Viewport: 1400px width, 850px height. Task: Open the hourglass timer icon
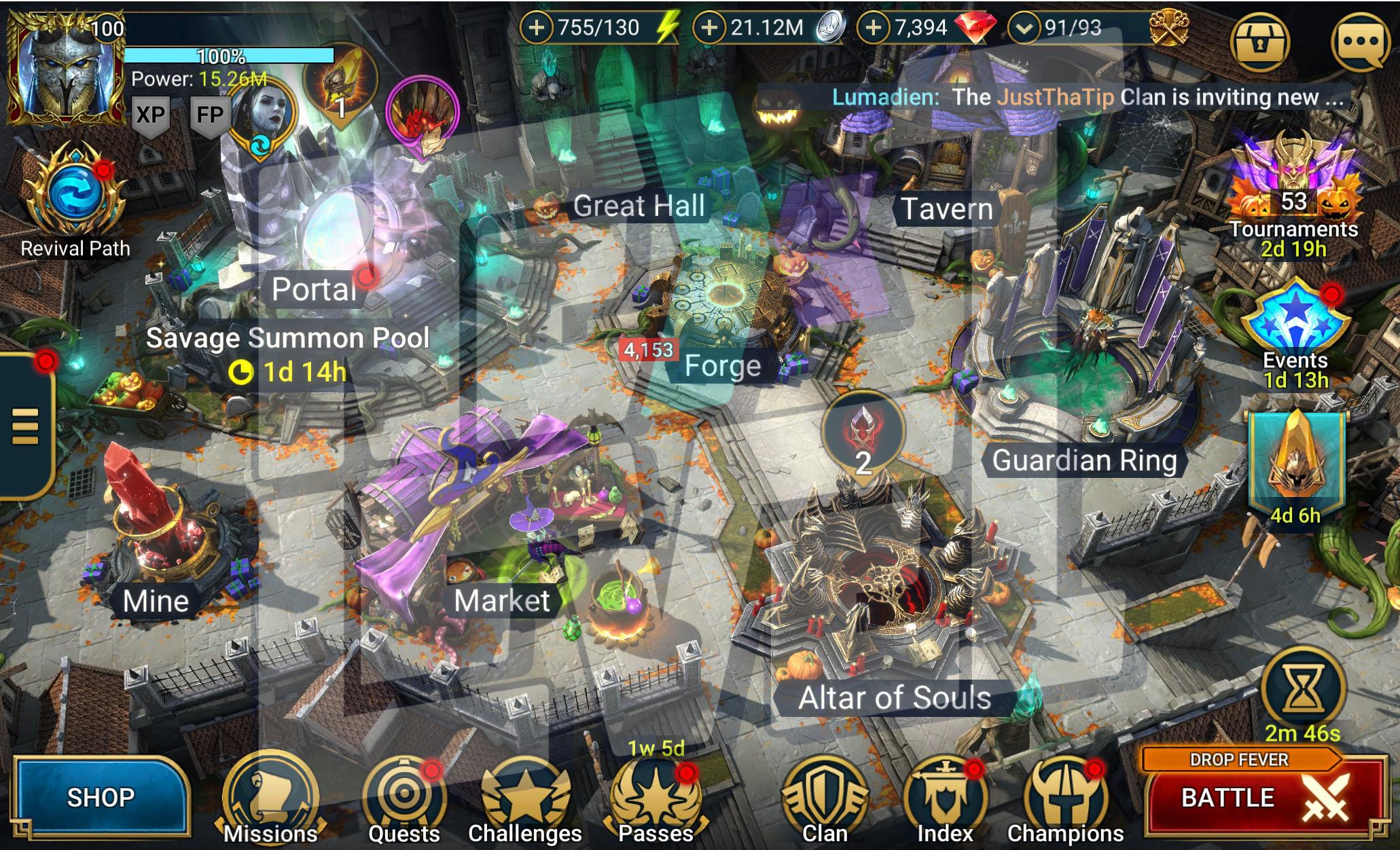point(1303,689)
